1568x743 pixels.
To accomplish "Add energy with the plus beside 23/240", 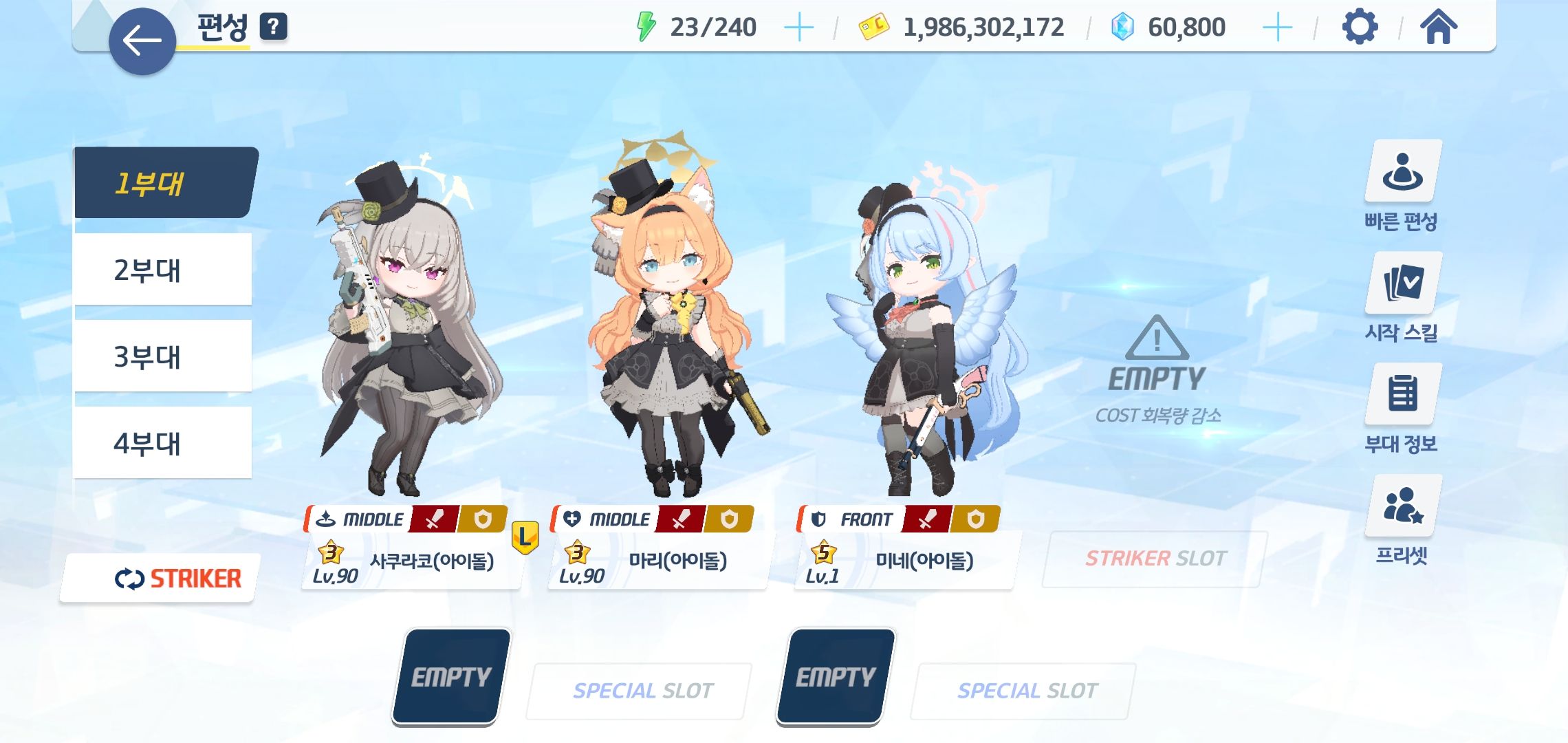I will (x=798, y=28).
